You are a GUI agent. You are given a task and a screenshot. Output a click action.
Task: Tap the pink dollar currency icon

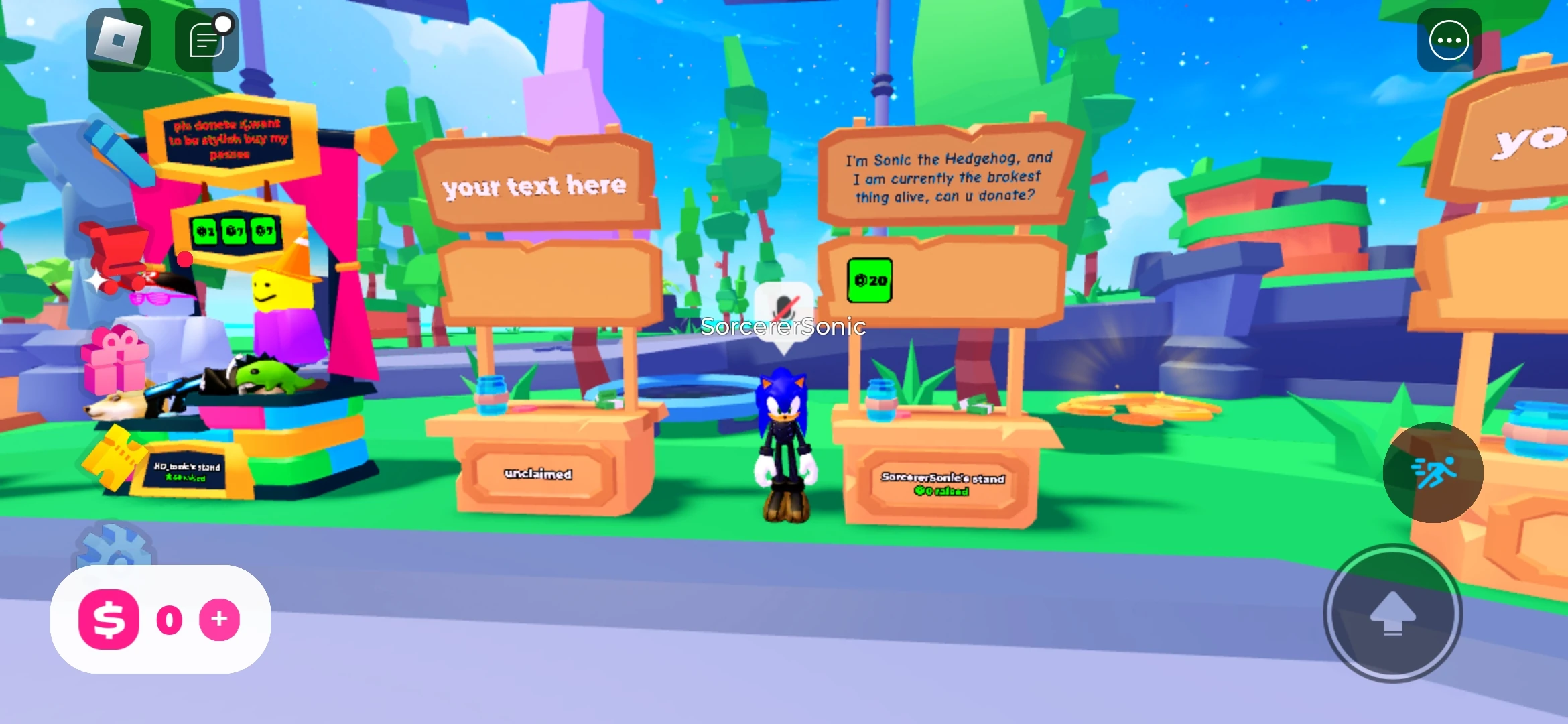coord(109,620)
